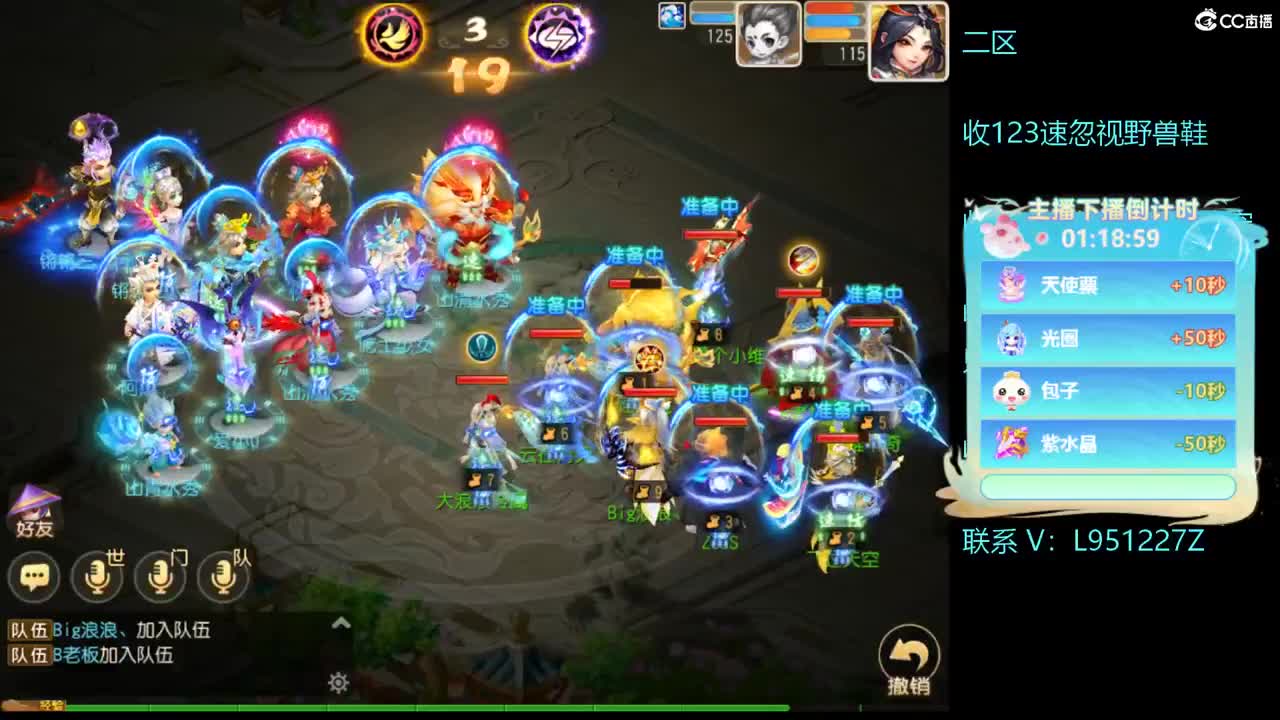The height and width of the screenshot is (720, 1280).
Task: Open the chat emoji bubble icon
Action: (35, 578)
